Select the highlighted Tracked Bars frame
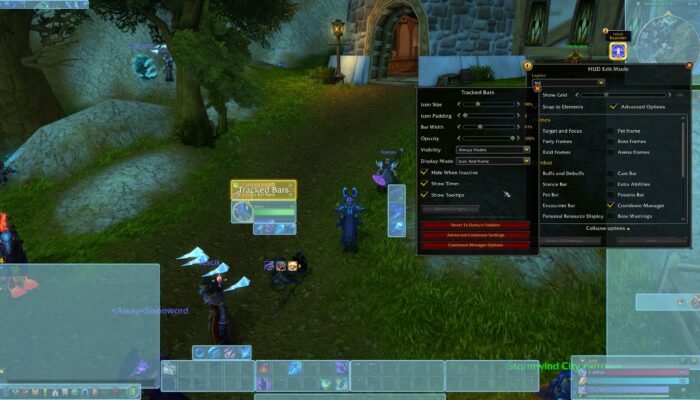 pyautogui.click(x=264, y=190)
